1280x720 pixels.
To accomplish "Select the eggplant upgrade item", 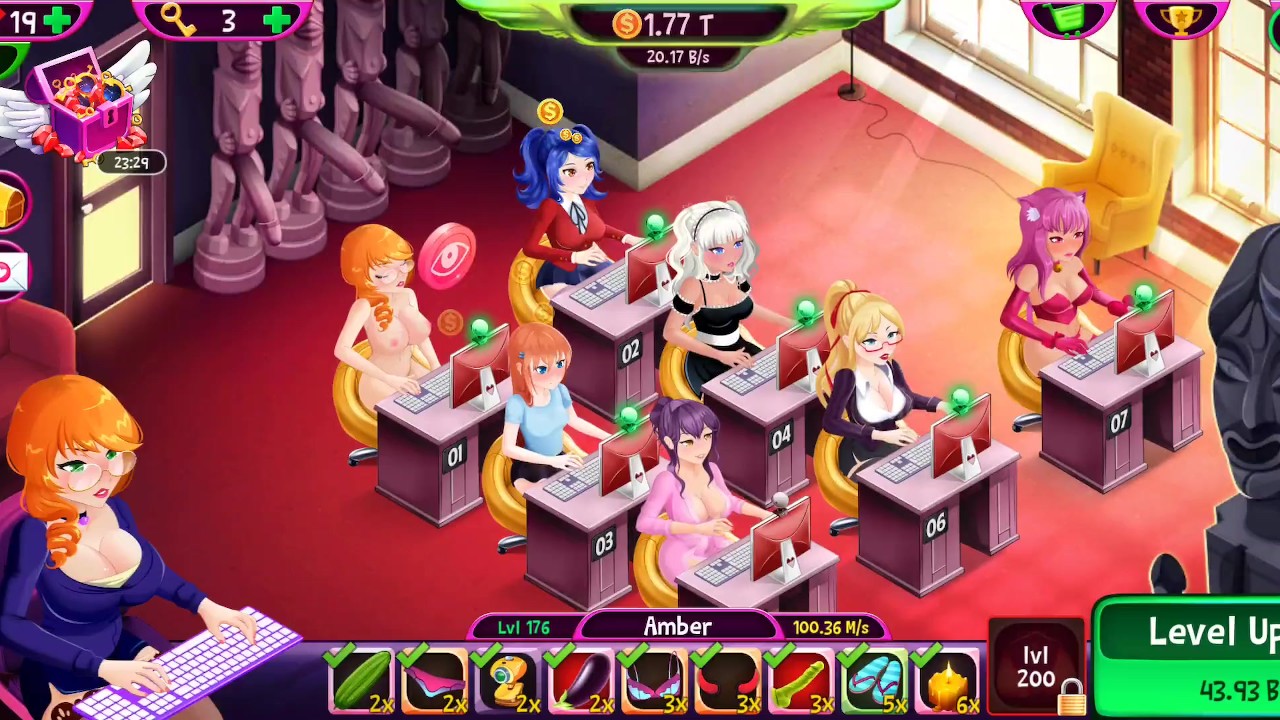I will tap(580, 680).
